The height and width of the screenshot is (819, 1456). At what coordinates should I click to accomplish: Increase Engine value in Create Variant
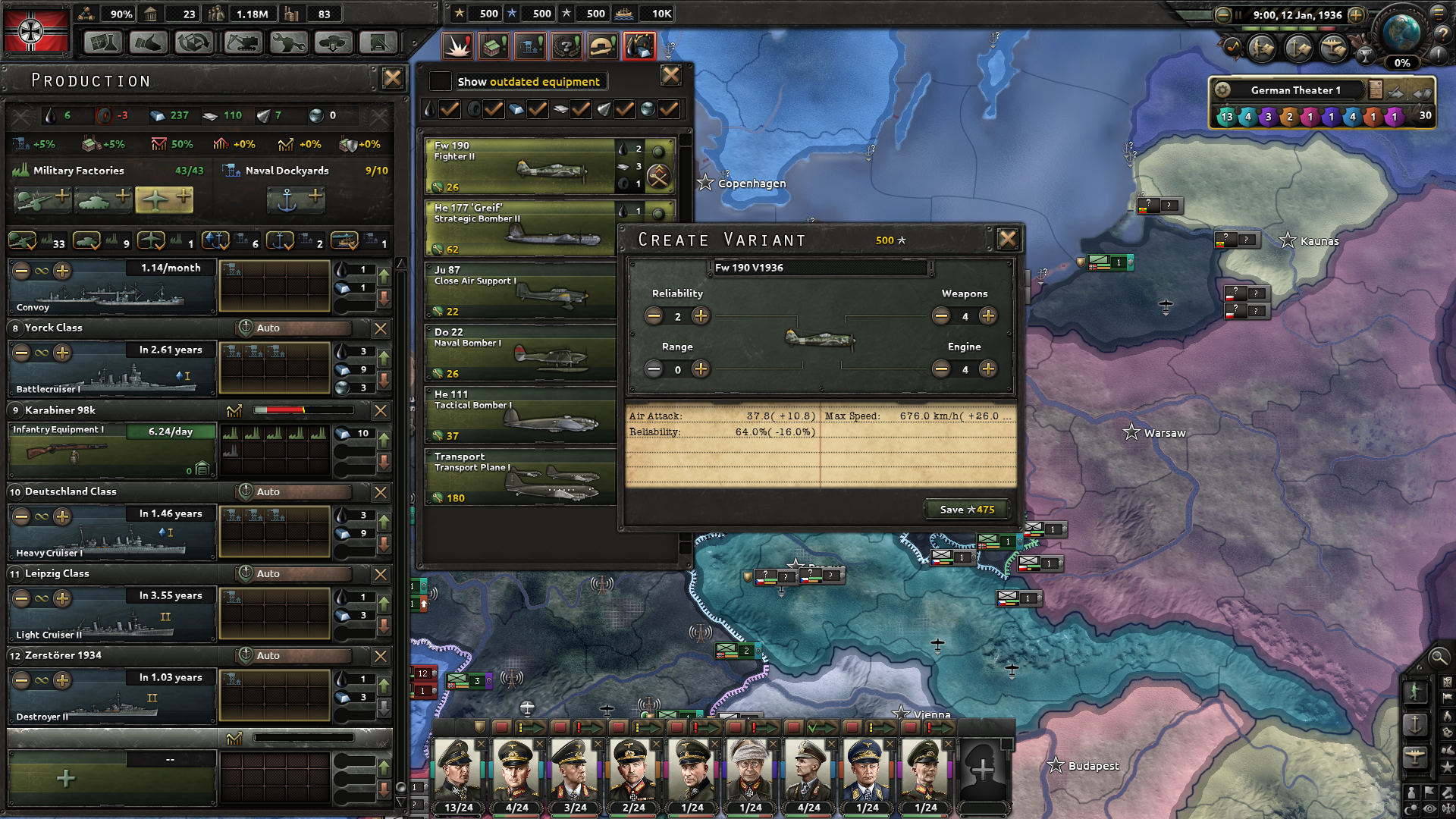988,369
